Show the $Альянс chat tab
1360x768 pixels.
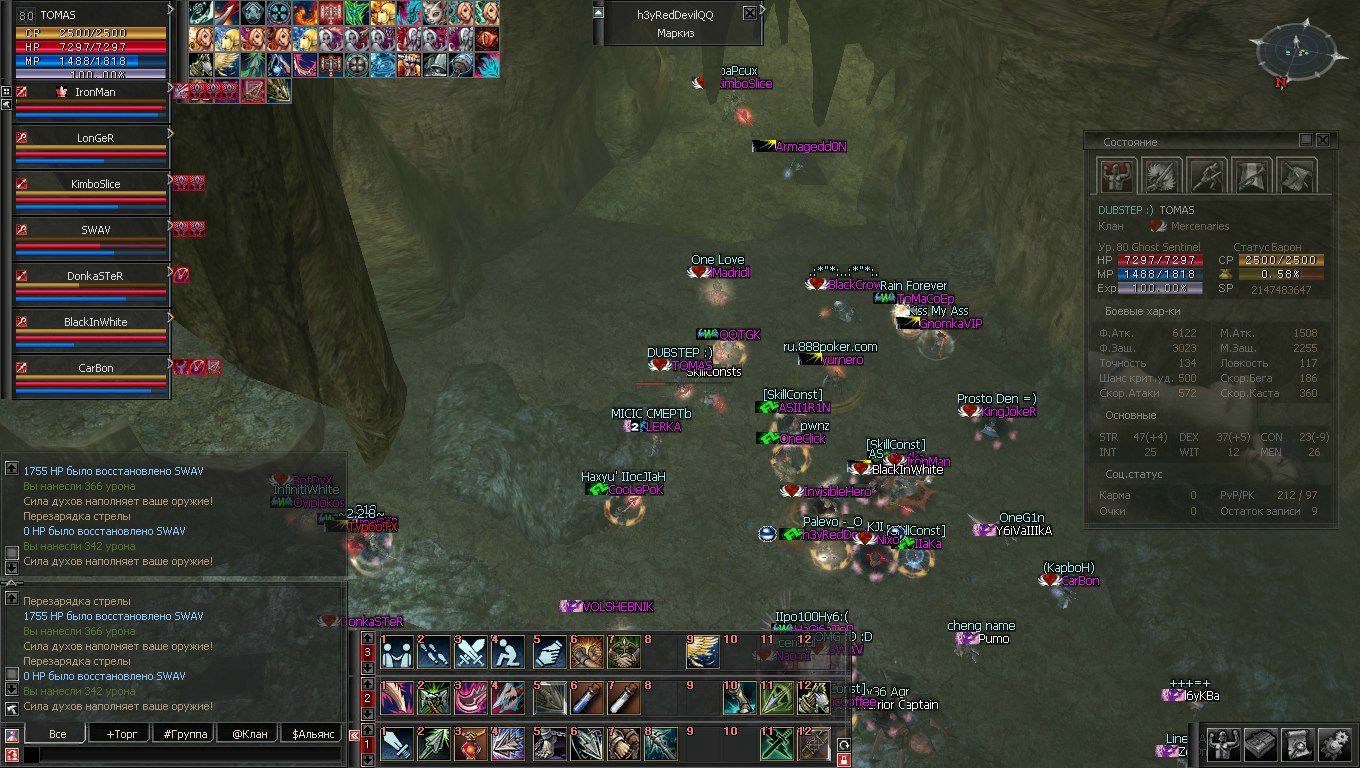click(x=311, y=734)
